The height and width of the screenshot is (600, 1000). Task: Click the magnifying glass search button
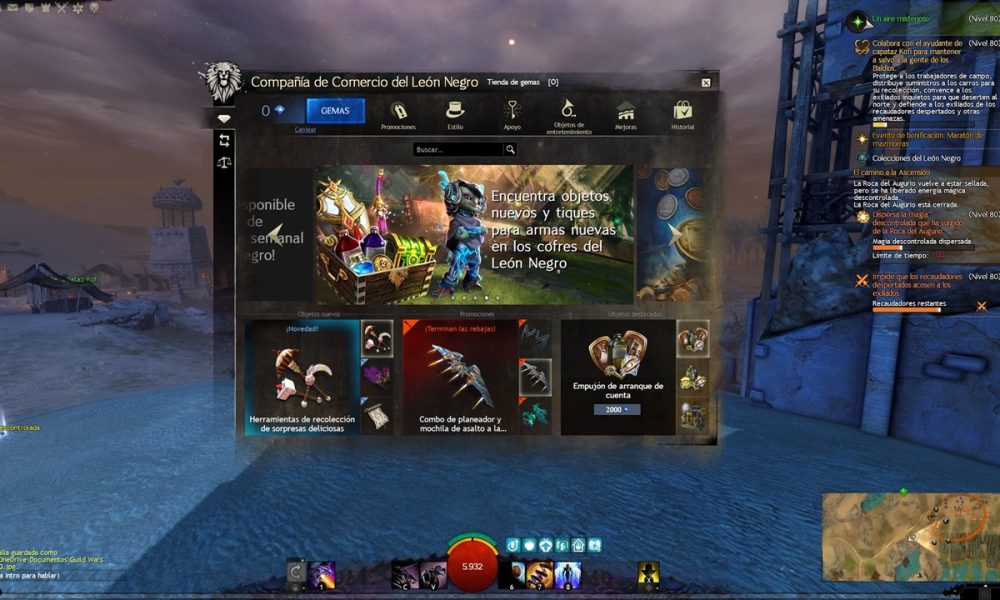click(510, 149)
